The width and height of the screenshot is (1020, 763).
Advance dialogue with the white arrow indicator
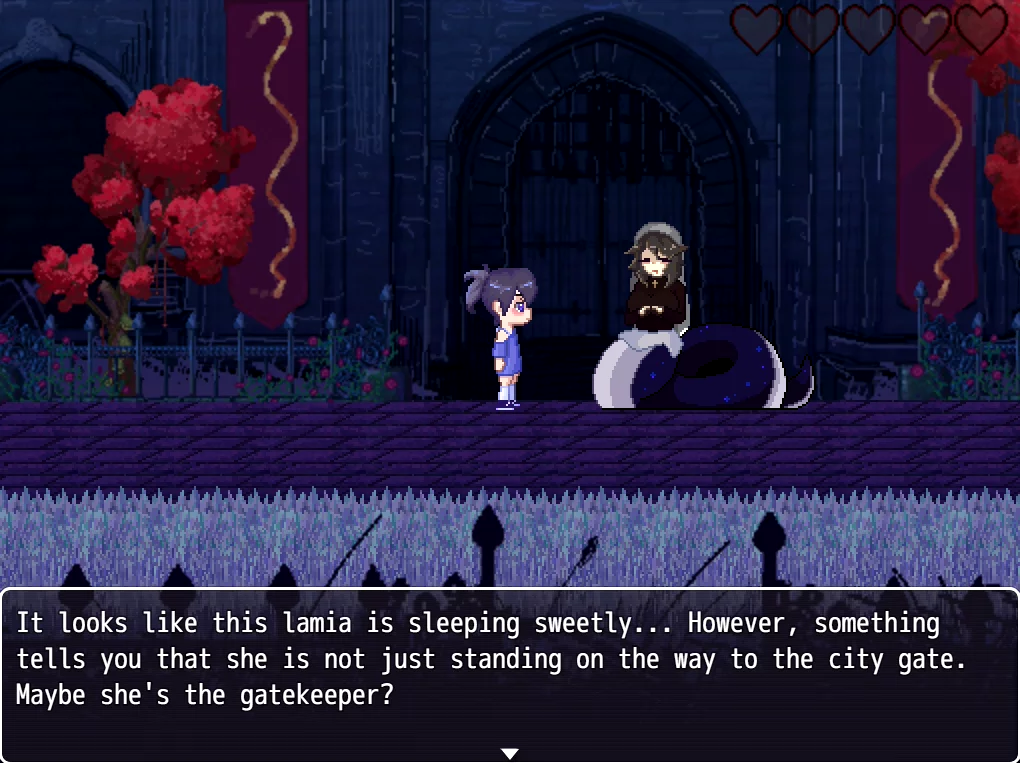[x=509, y=753]
